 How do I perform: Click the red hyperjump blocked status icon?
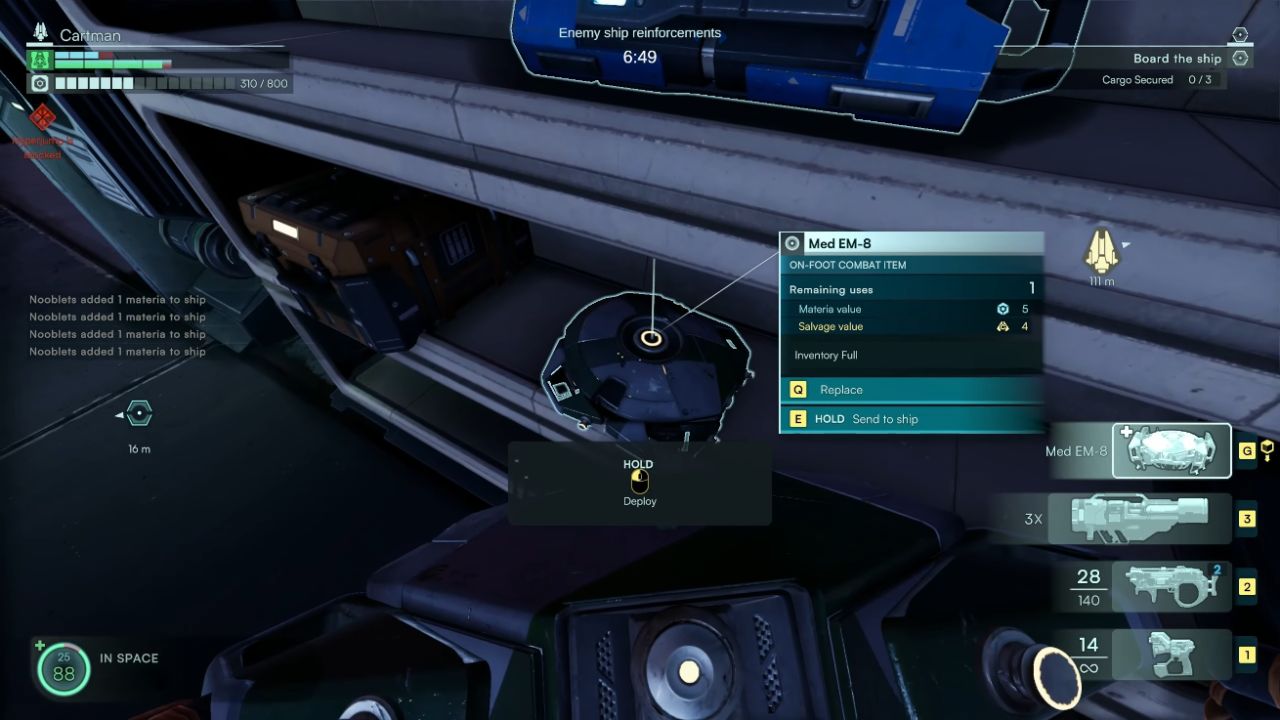click(42, 119)
